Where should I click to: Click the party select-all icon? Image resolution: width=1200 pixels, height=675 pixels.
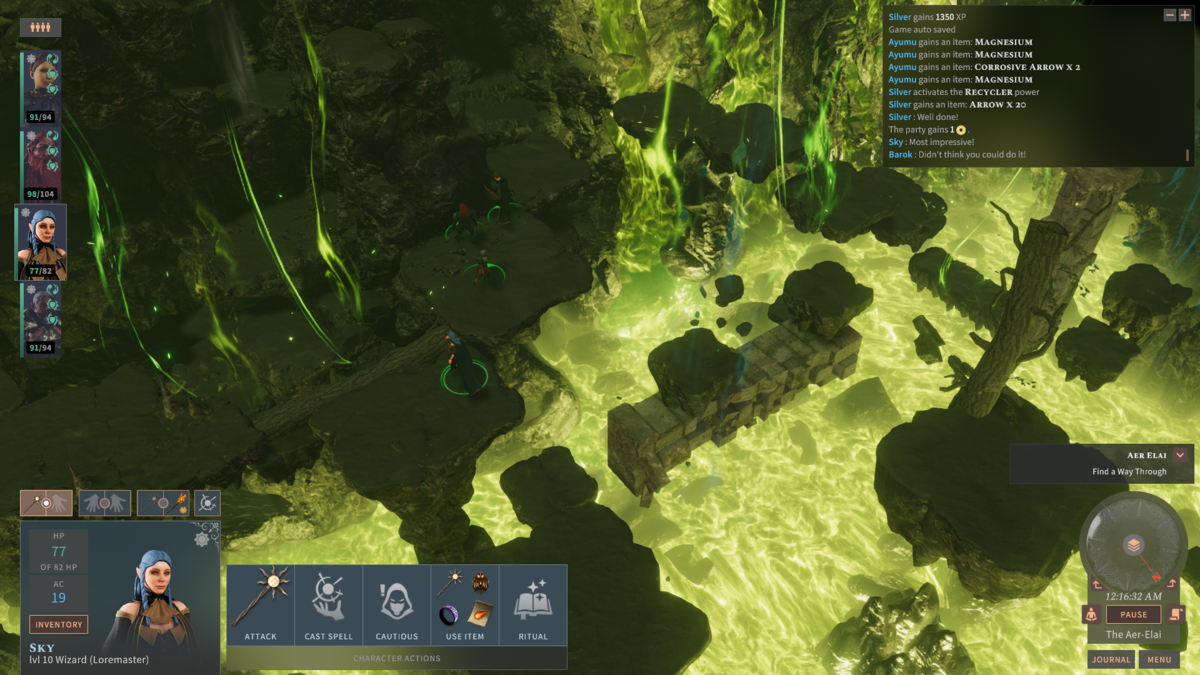coord(40,28)
